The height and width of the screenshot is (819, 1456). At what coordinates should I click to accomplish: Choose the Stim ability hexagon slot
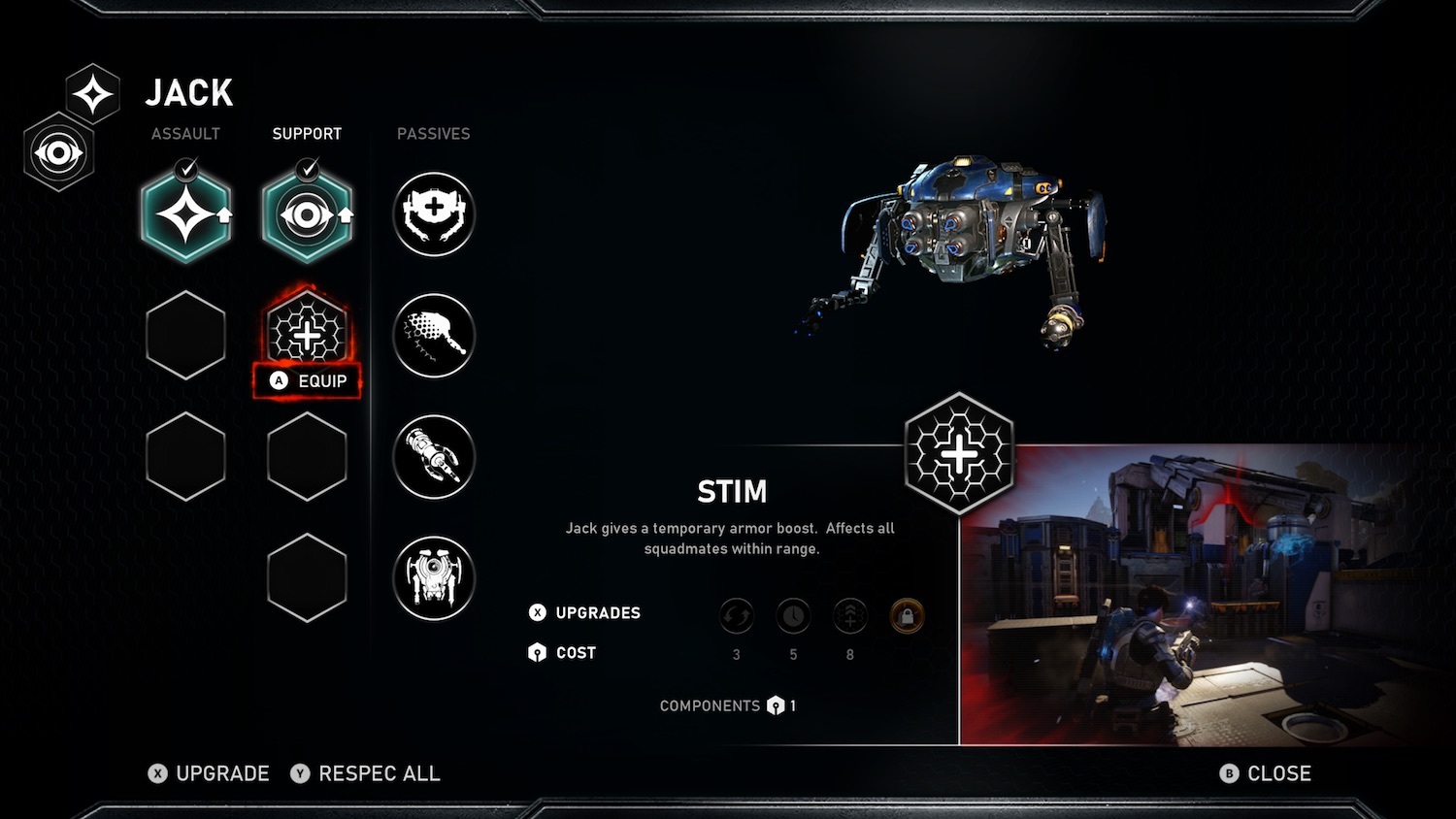pyautogui.click(x=307, y=334)
